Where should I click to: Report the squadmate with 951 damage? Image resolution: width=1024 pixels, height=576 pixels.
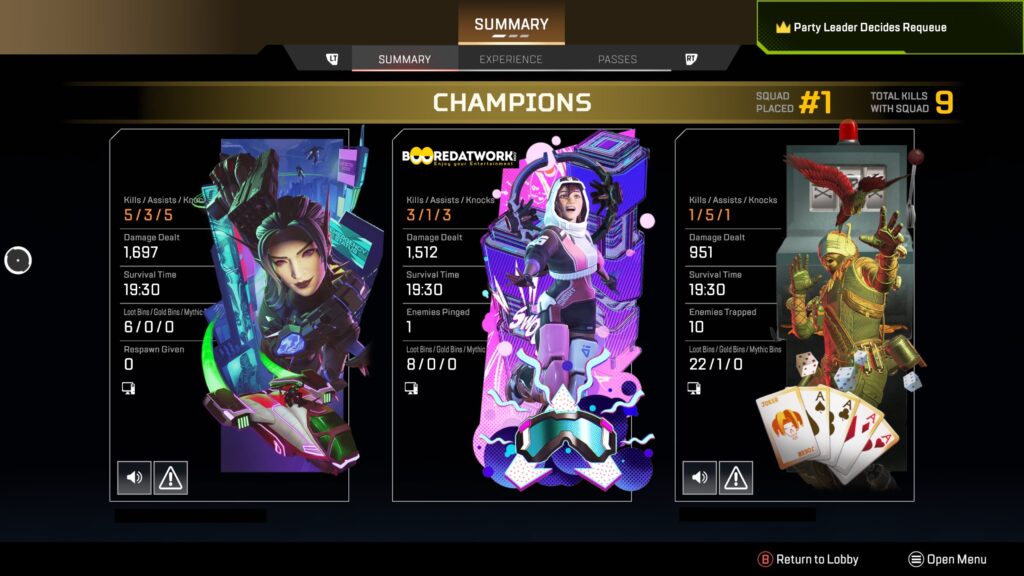click(x=735, y=478)
